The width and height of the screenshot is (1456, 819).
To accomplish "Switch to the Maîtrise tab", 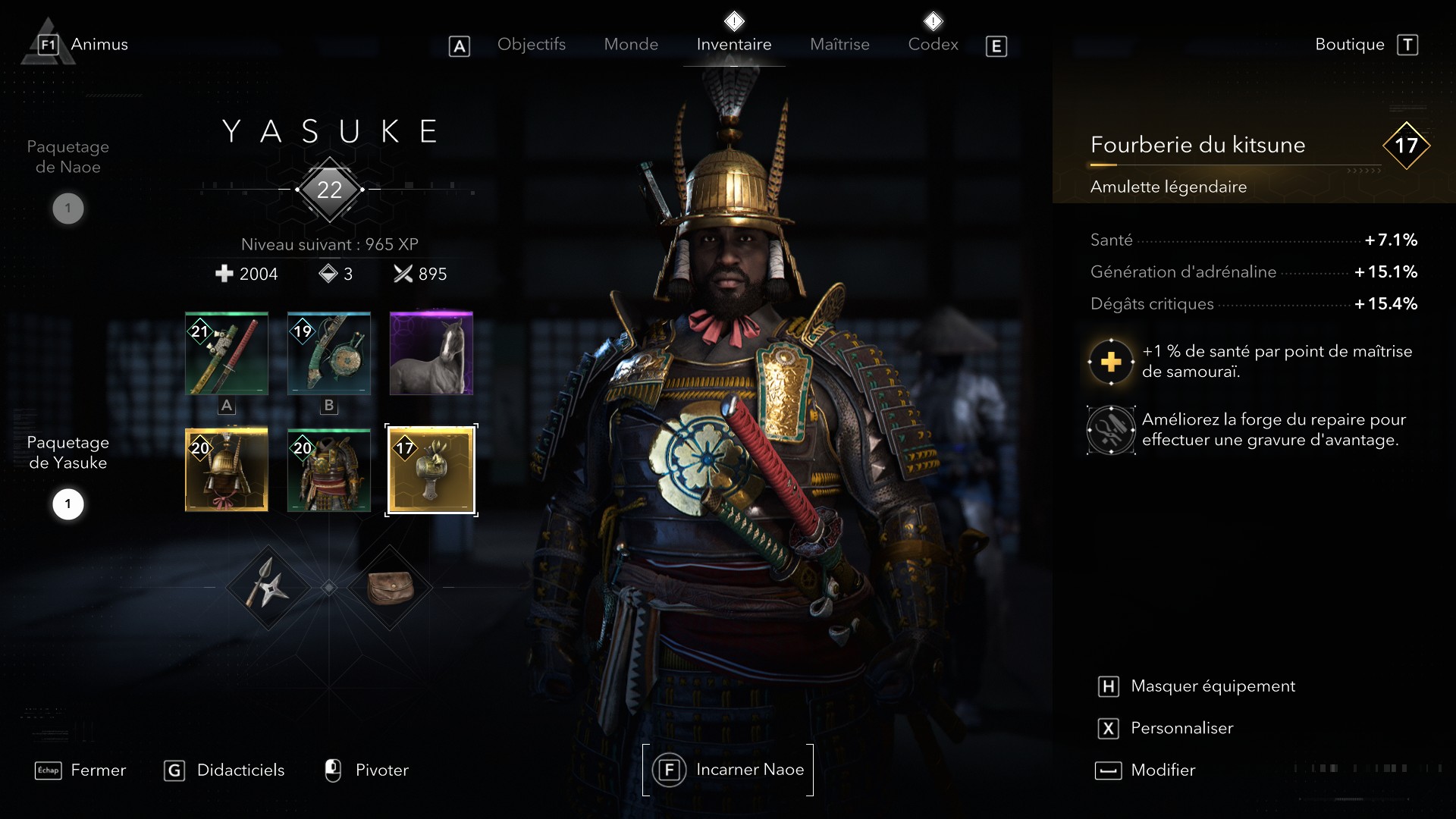I will click(839, 44).
